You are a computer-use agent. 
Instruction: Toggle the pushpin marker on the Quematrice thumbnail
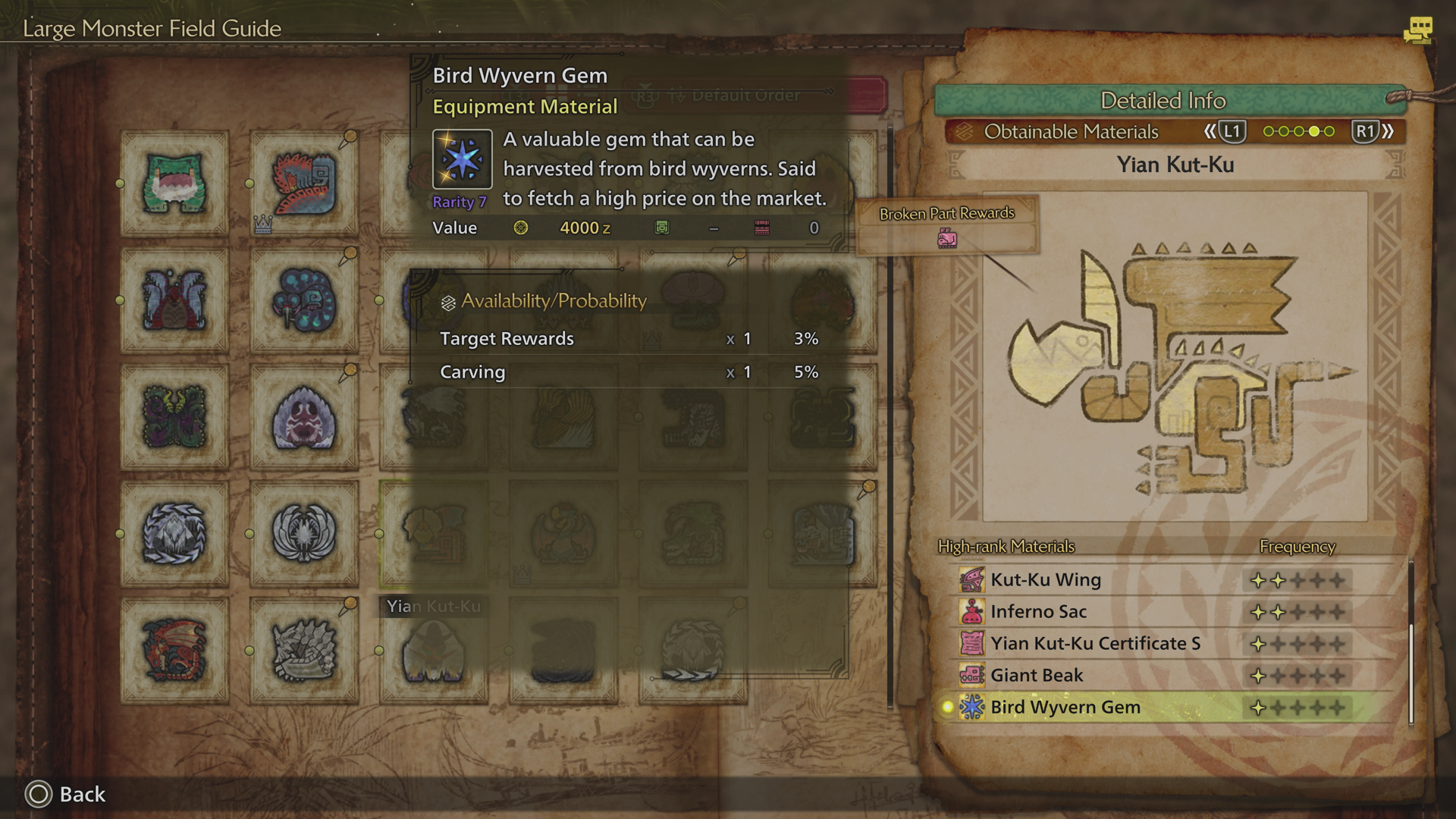click(350, 136)
